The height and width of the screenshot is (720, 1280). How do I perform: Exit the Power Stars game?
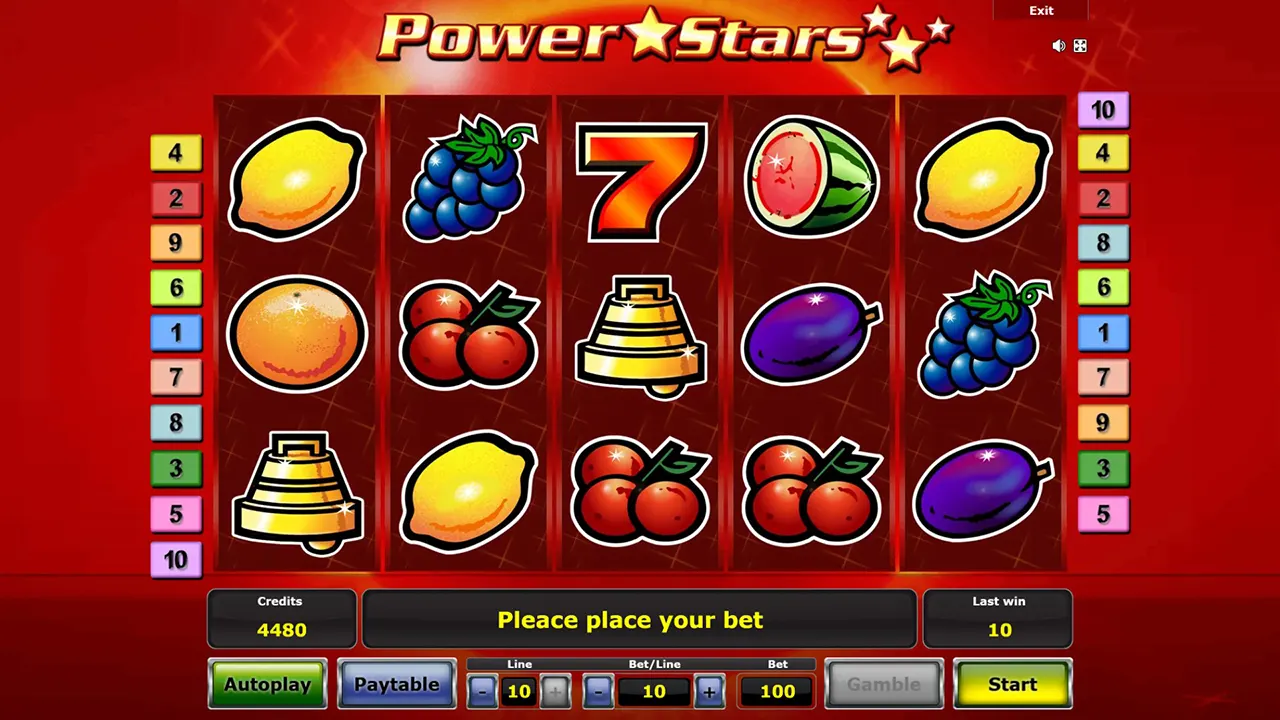tap(1041, 11)
